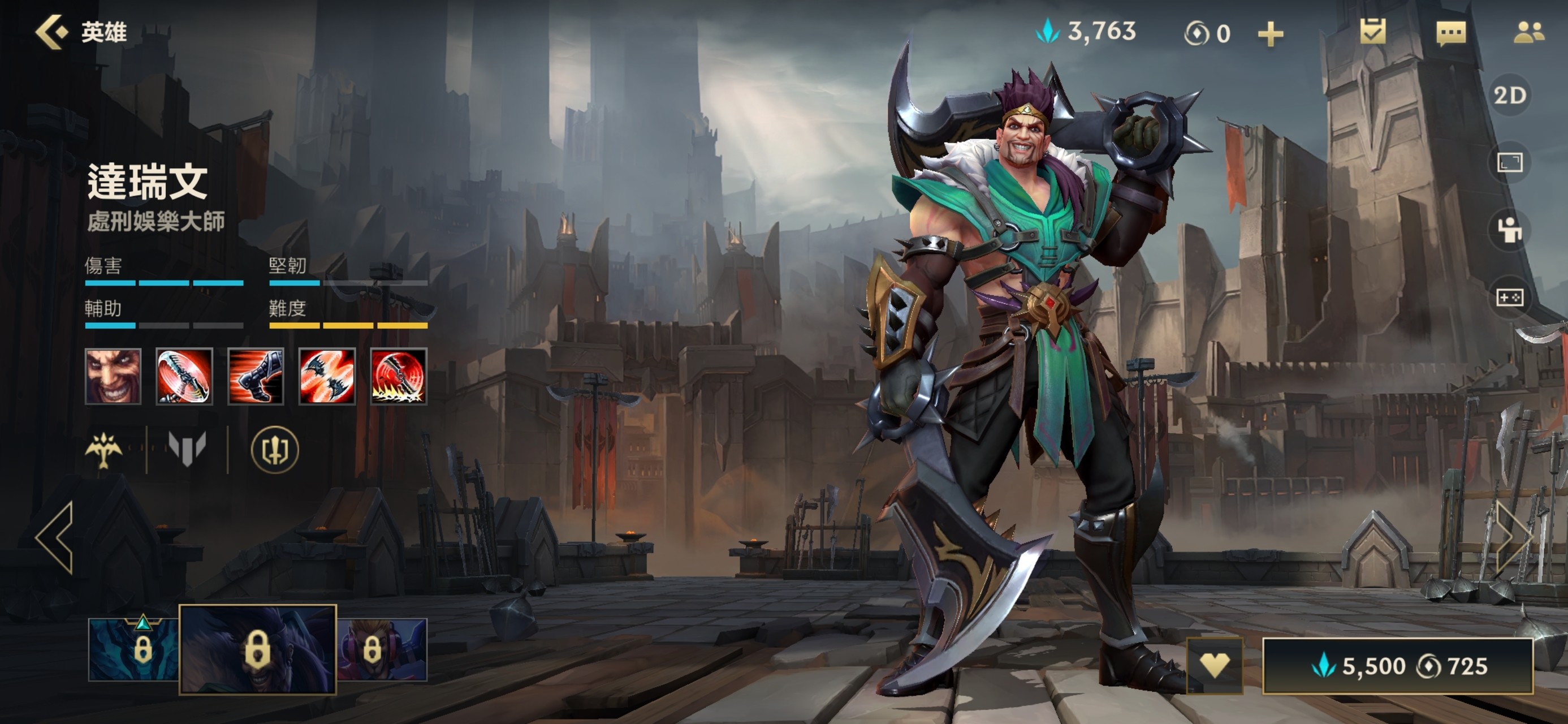Buy champion for 5,500 or 725
Viewport: 1568px width, 724px height.
(1398, 666)
